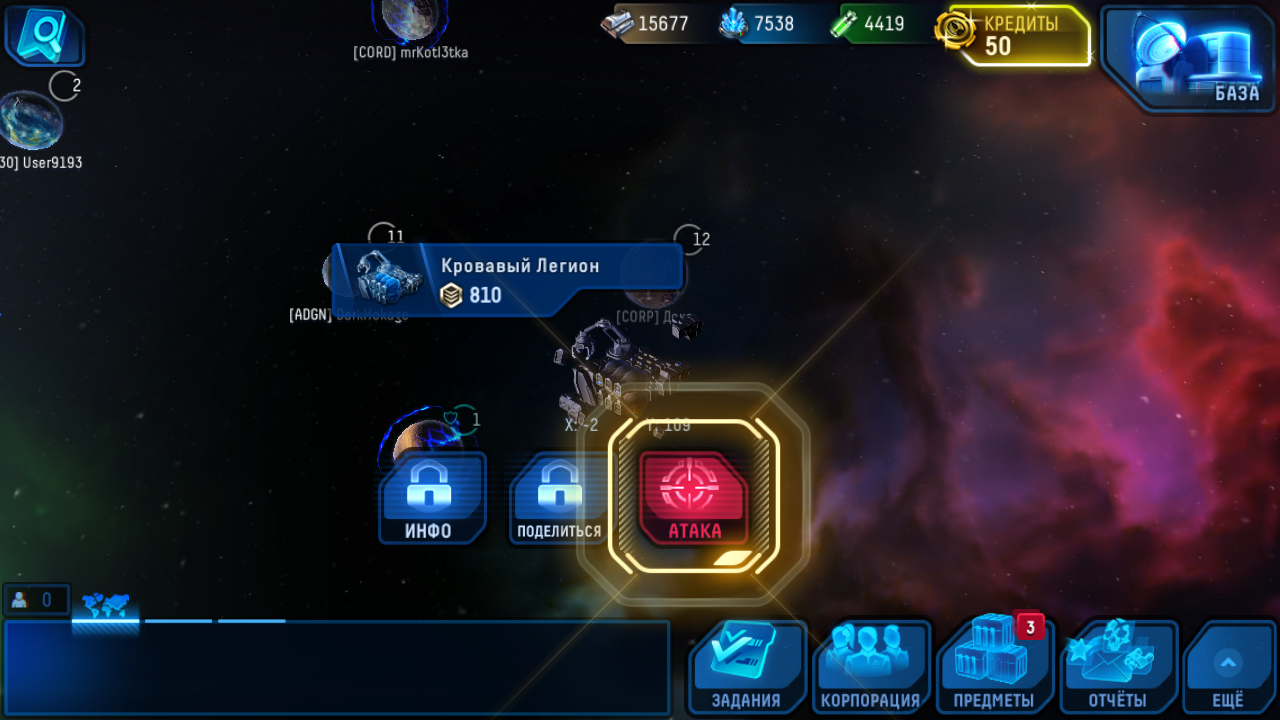Click the chat message box
This screenshot has height=720, width=1280.
tap(336, 667)
